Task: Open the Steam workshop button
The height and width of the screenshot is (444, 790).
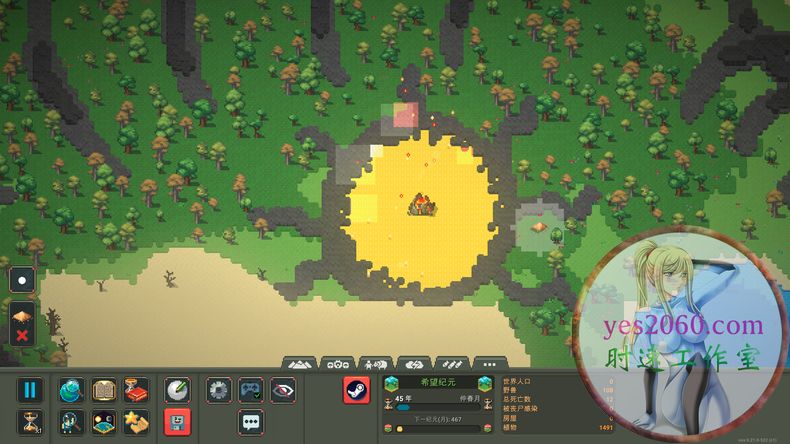Action: pos(356,390)
